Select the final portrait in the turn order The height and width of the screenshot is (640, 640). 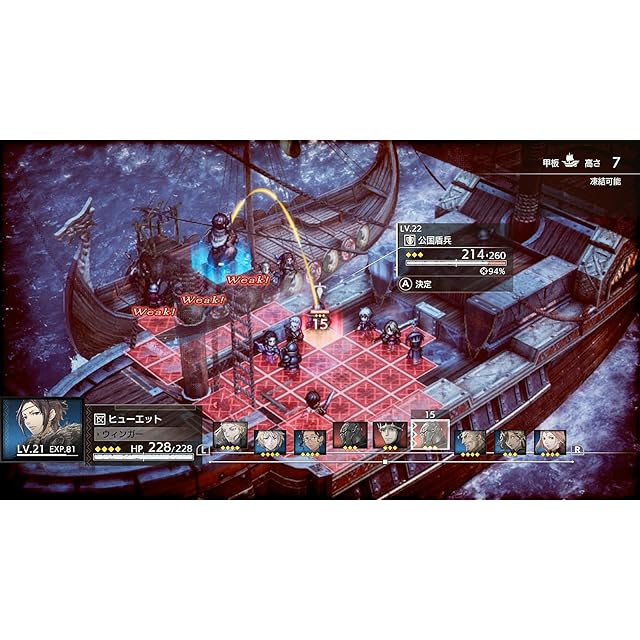coord(549,439)
